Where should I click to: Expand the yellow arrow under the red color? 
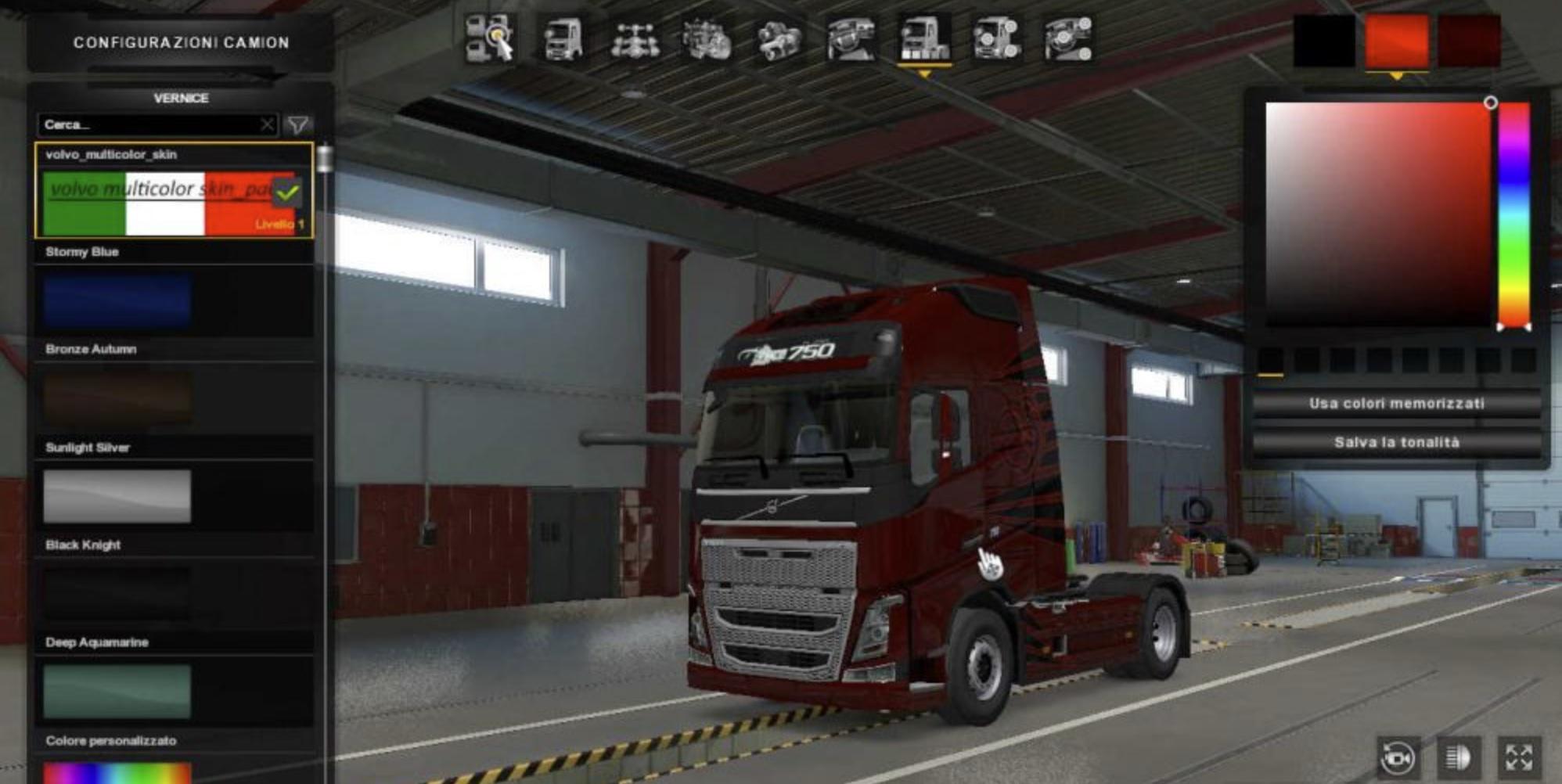1396,76
